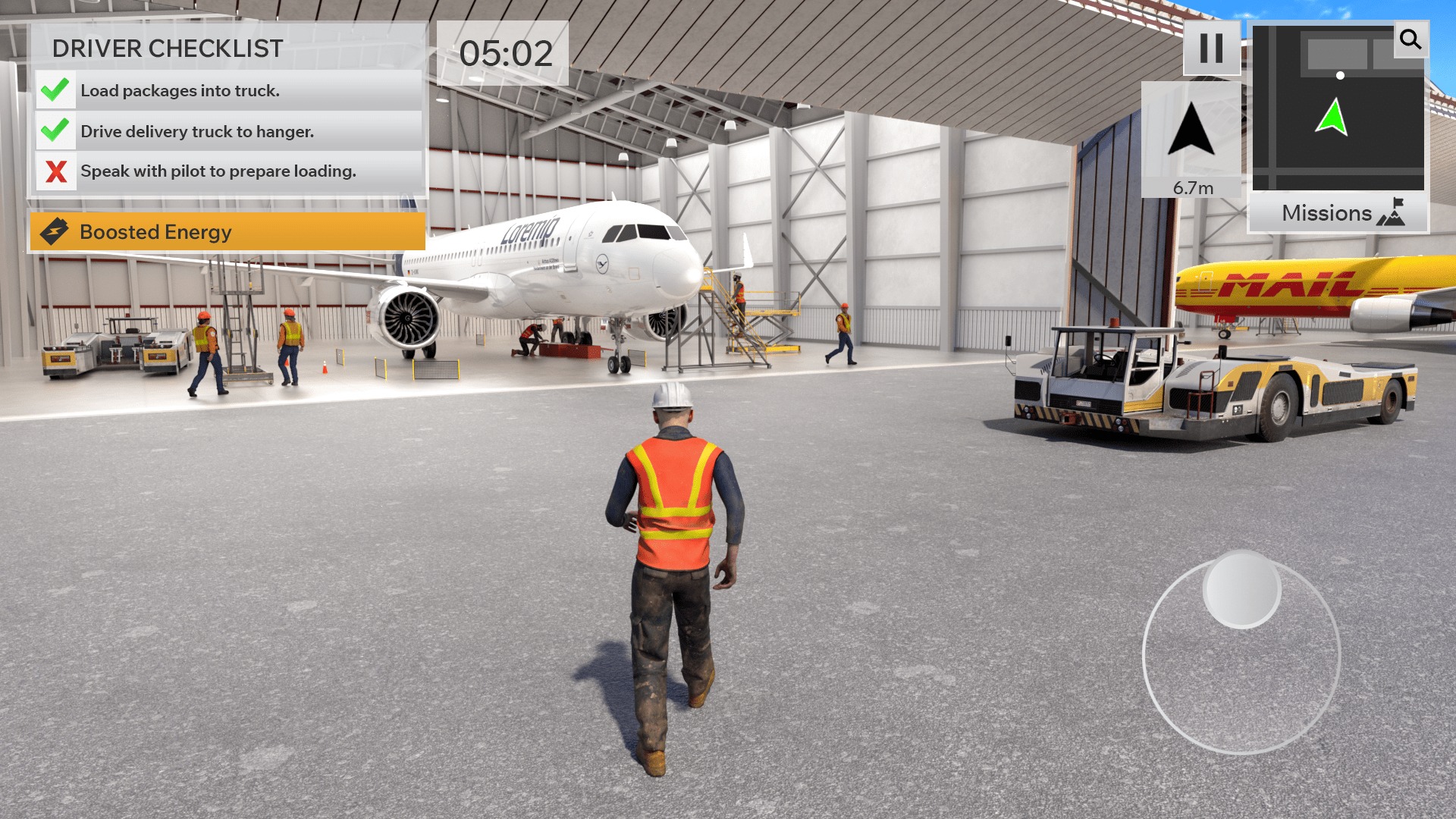
Task: Tap the navigation arrow compass showing 6.7m
Action: 1192,130
